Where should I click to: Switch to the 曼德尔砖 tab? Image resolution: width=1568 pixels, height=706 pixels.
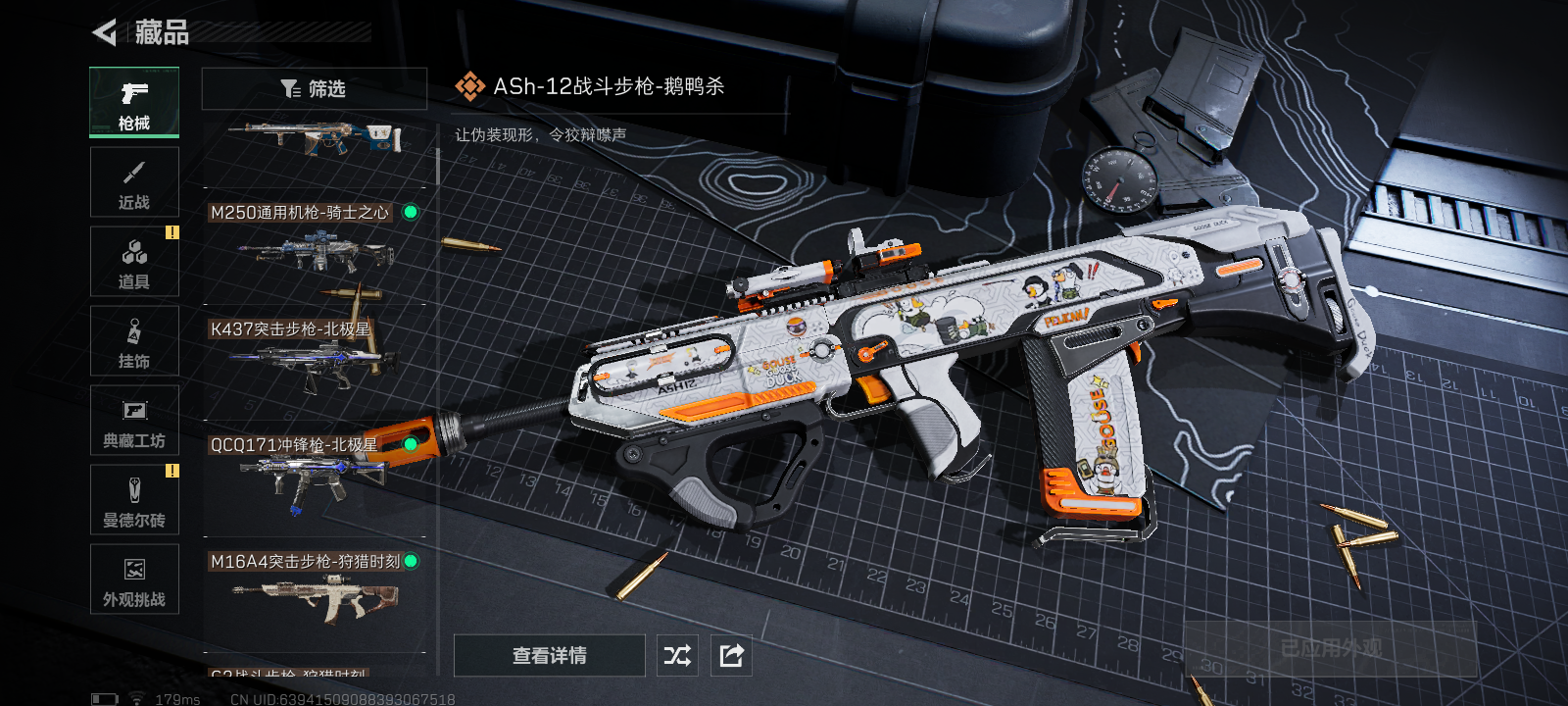134,500
